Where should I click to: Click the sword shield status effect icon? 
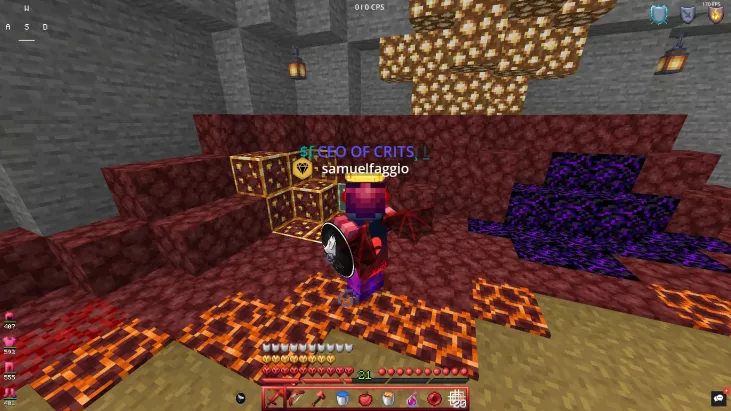click(687, 14)
